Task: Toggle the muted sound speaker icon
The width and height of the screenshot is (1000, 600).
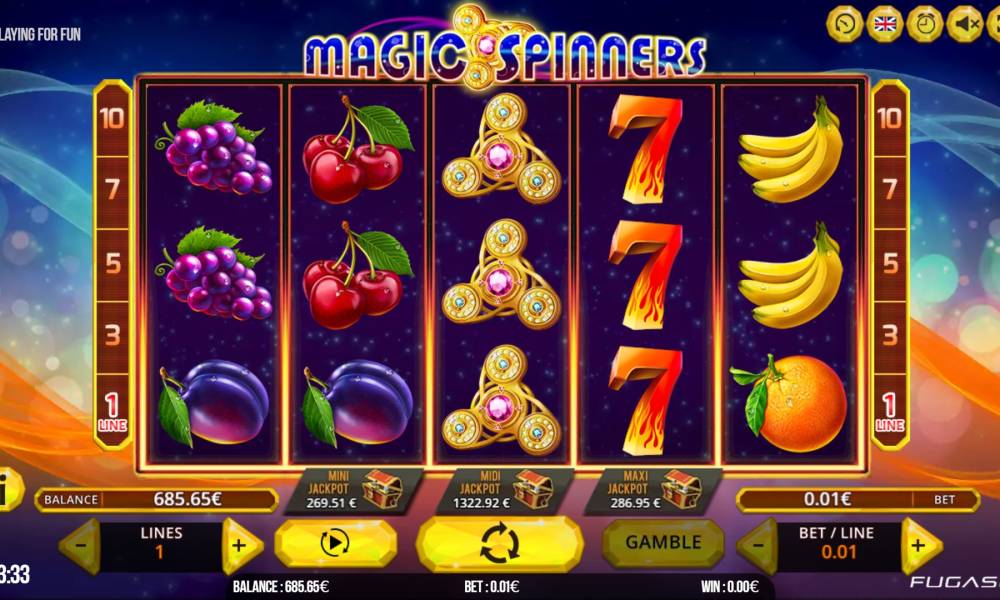Action: point(964,23)
